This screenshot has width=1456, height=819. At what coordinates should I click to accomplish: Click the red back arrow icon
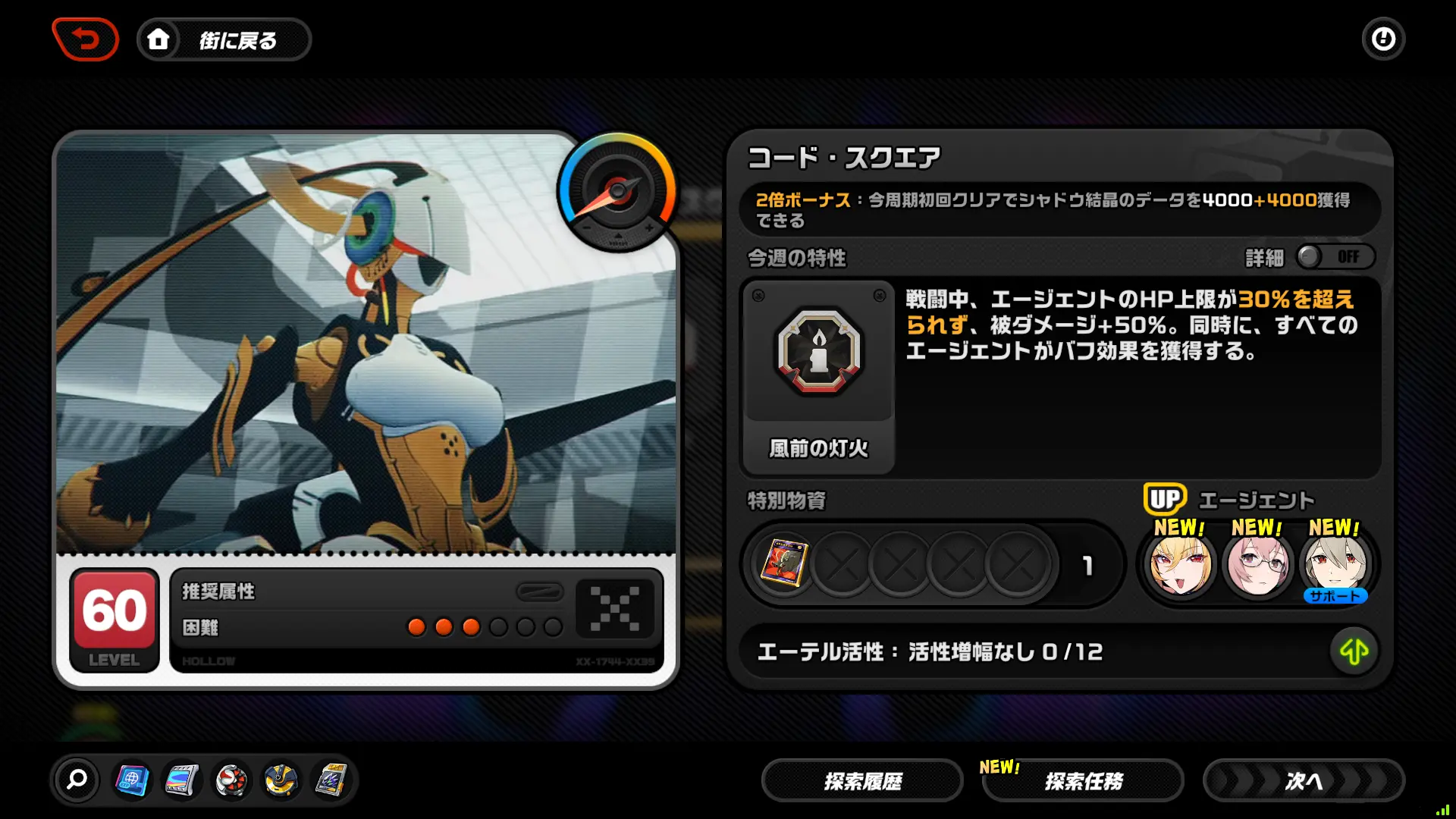(85, 39)
